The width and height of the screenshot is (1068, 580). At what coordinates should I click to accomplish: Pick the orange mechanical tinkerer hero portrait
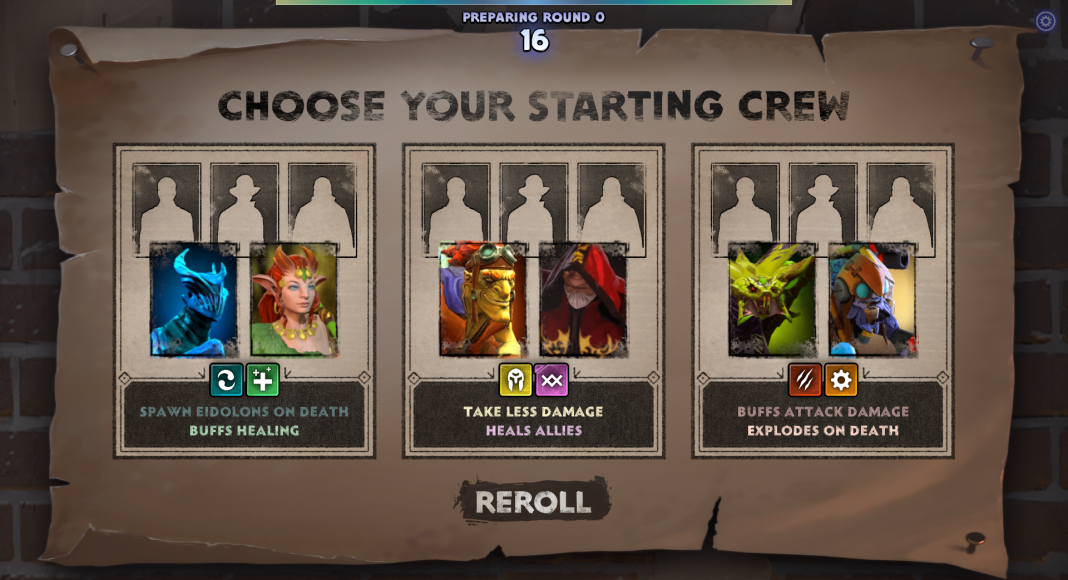tap(872, 300)
